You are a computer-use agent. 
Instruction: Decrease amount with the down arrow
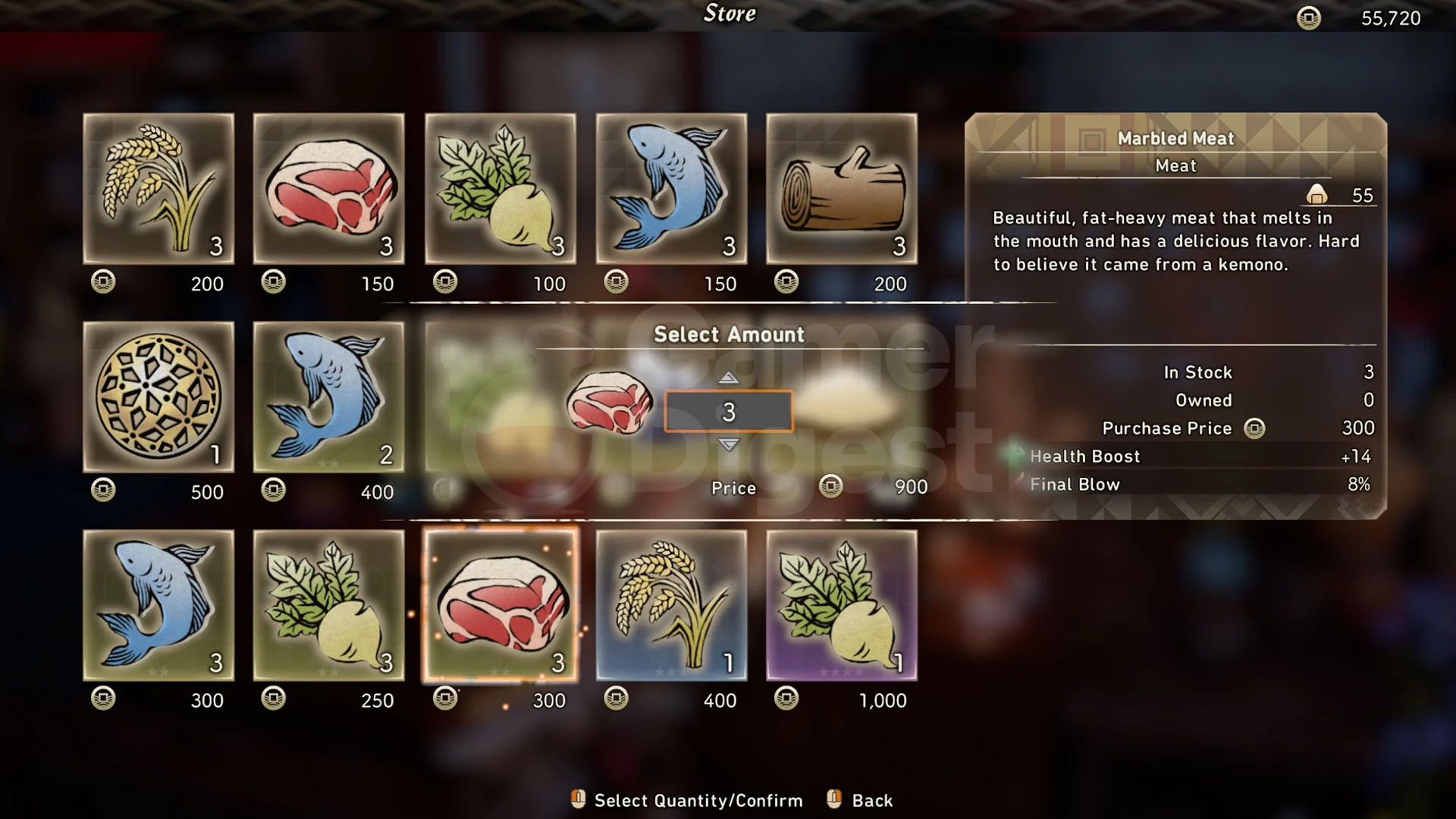tap(728, 445)
